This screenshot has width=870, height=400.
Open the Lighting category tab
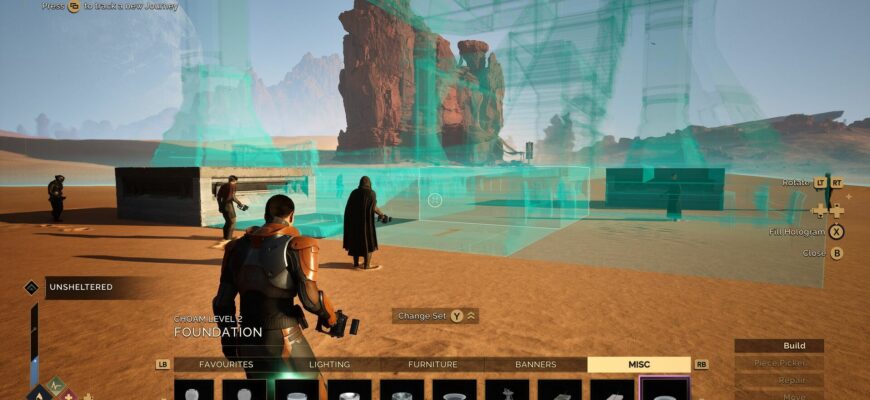[x=329, y=365]
